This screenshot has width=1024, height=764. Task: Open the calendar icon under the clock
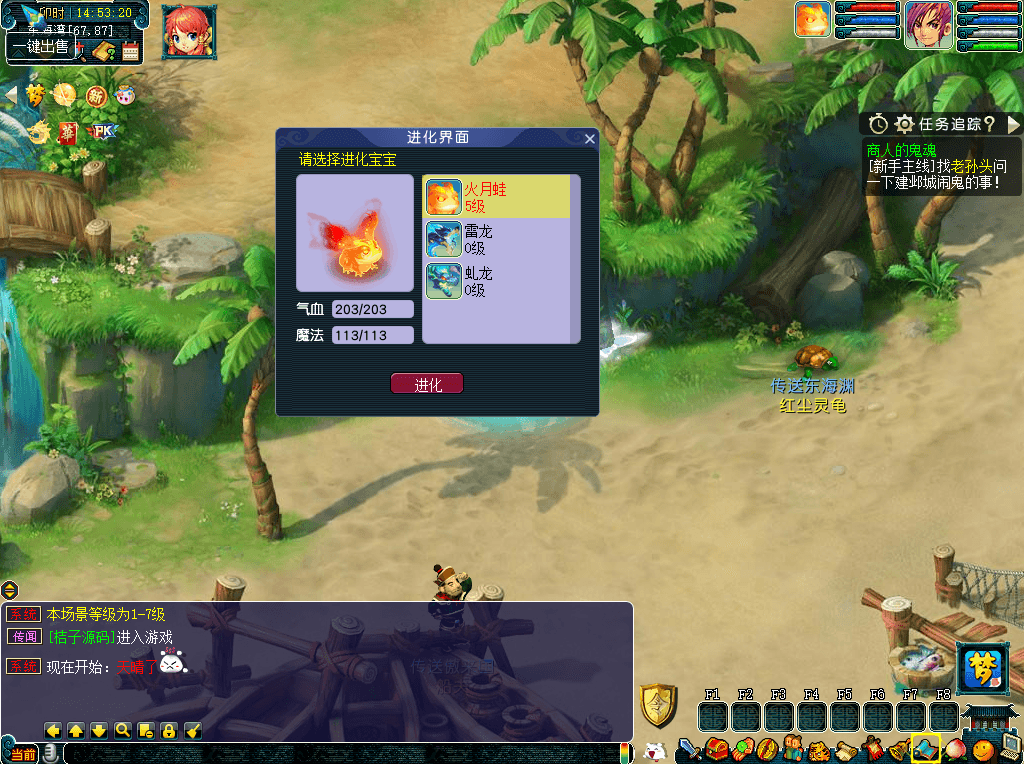[x=131, y=51]
